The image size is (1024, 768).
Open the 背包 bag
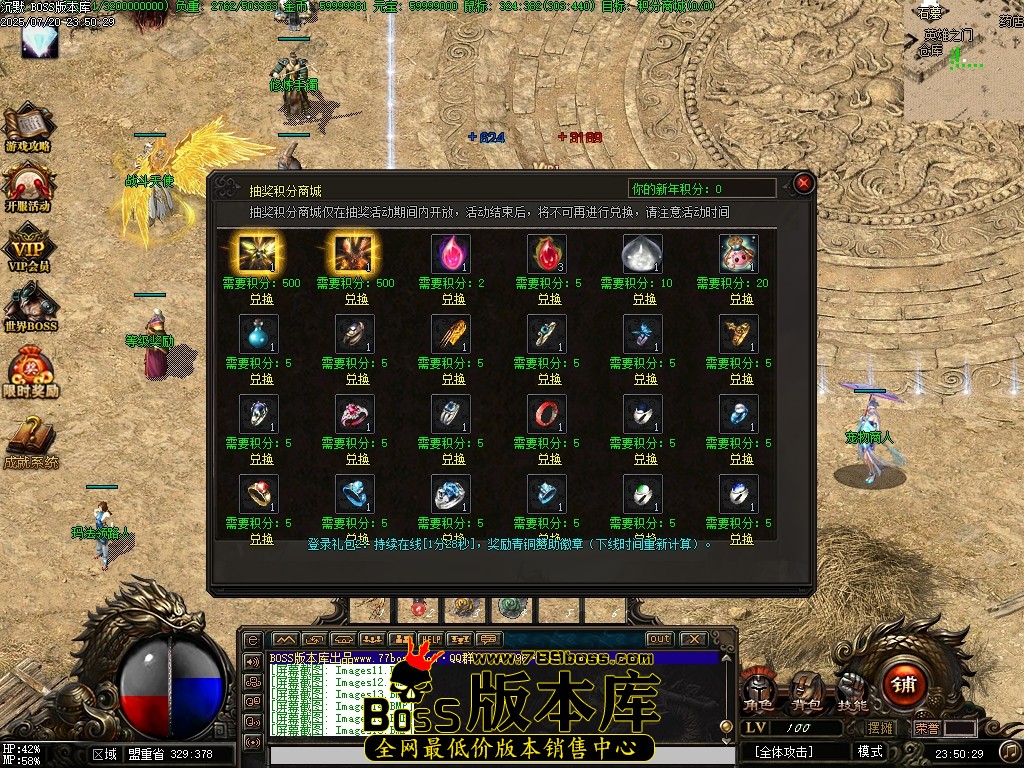pyautogui.click(x=804, y=690)
